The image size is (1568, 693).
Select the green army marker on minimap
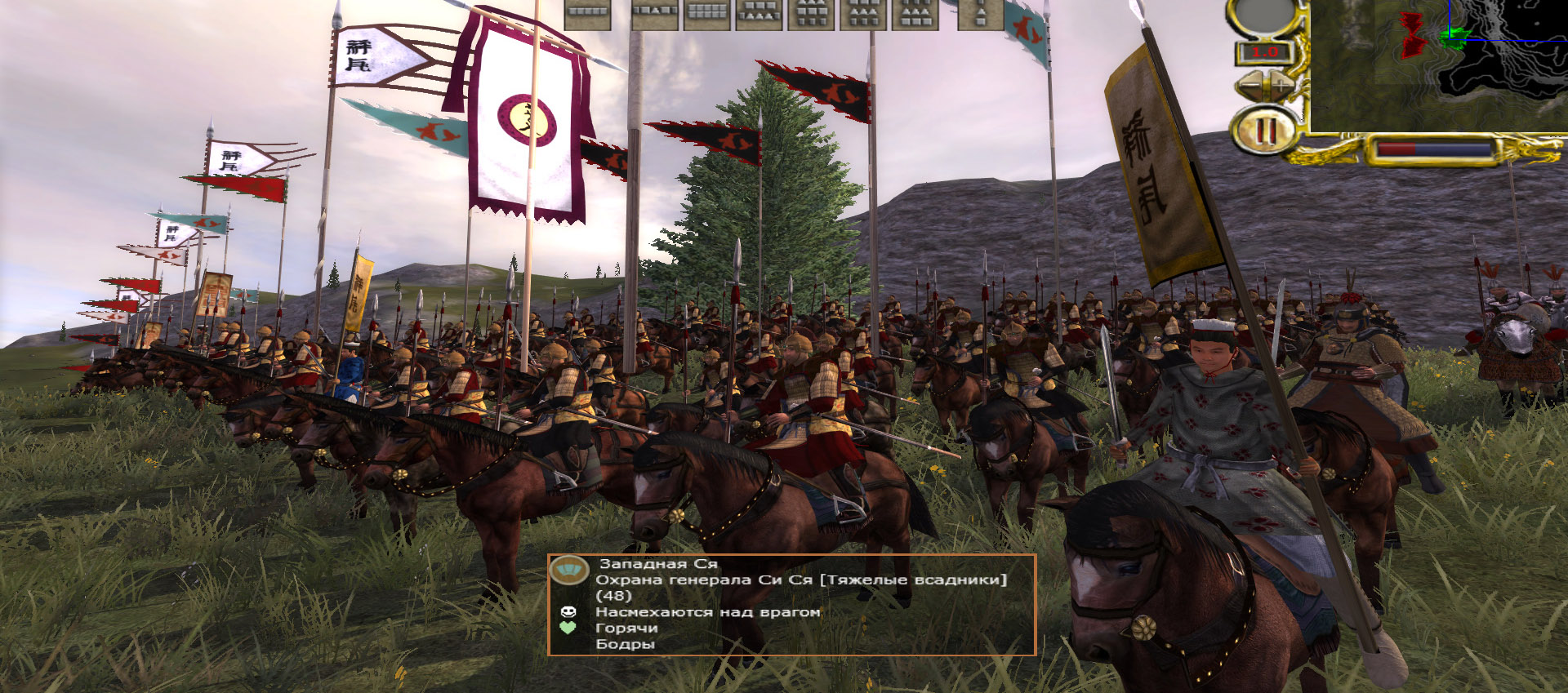tap(1452, 38)
